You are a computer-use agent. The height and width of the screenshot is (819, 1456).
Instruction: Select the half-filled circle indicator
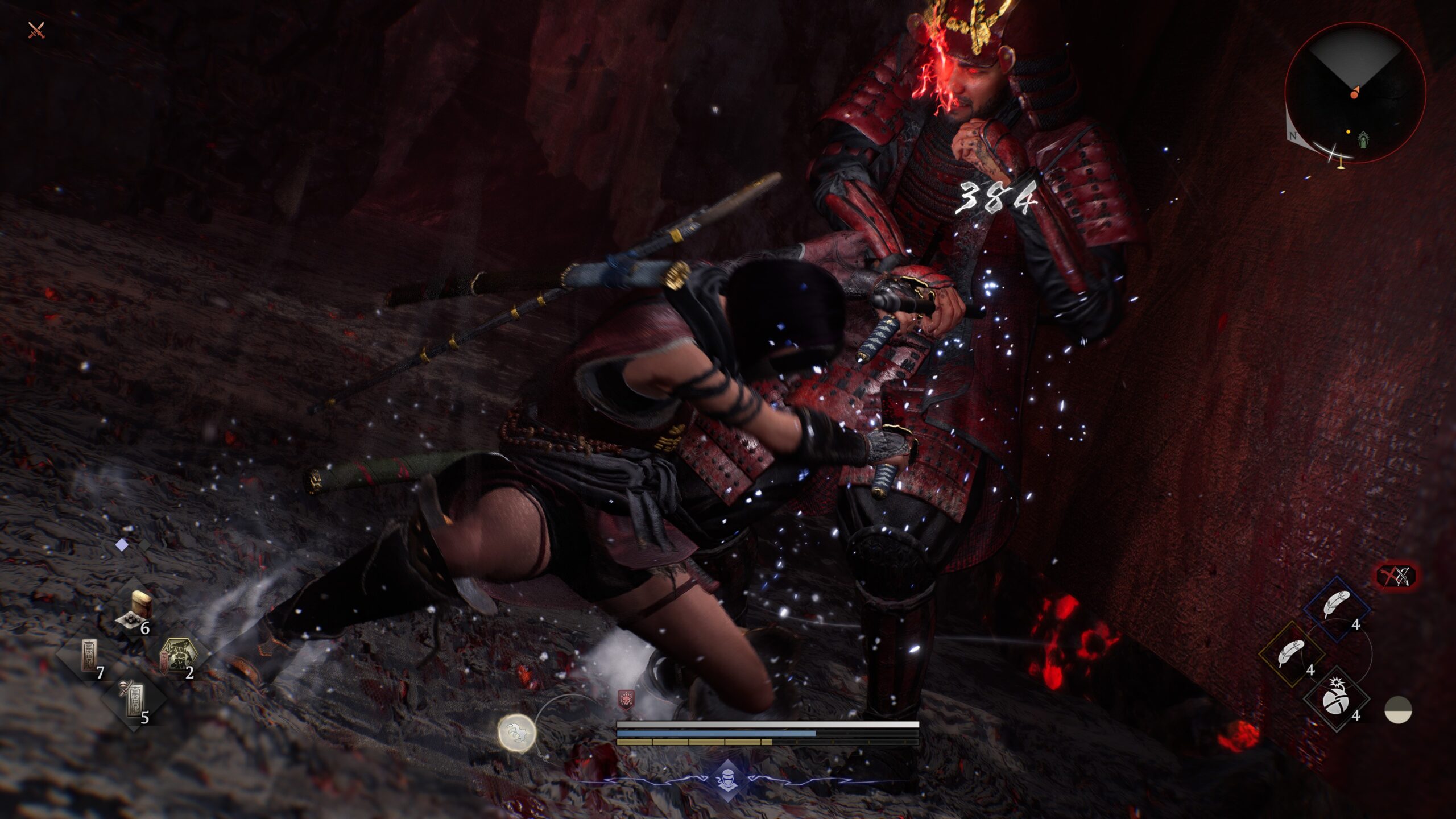pos(1398,710)
